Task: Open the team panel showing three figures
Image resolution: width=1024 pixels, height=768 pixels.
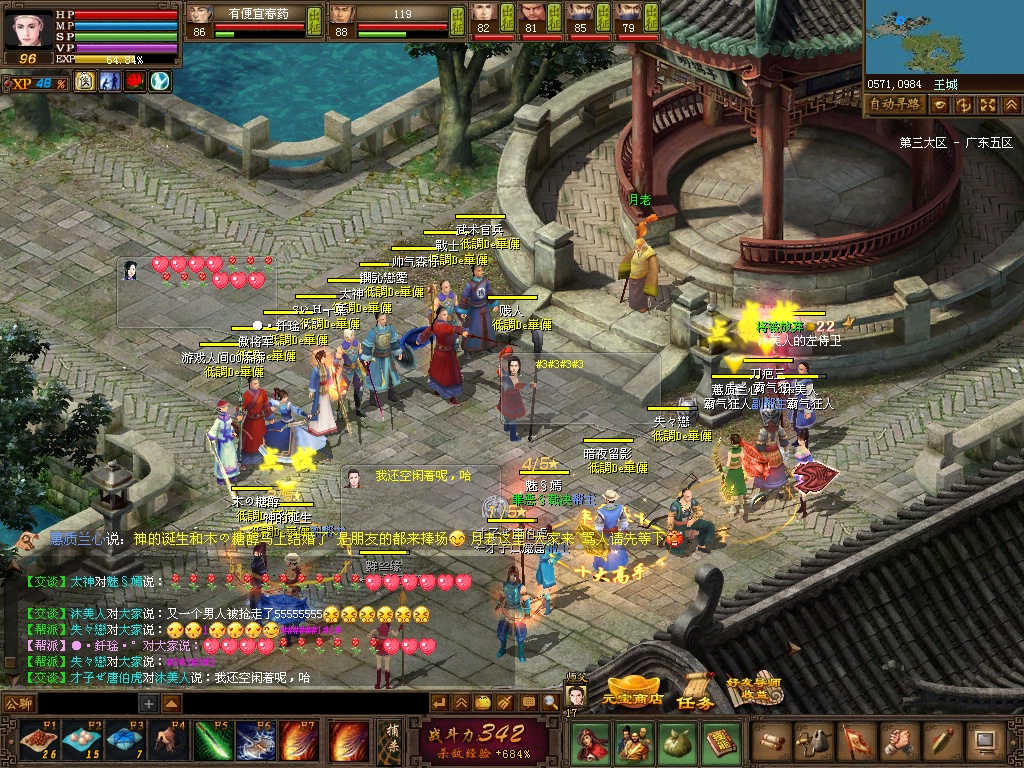Action: 633,742
